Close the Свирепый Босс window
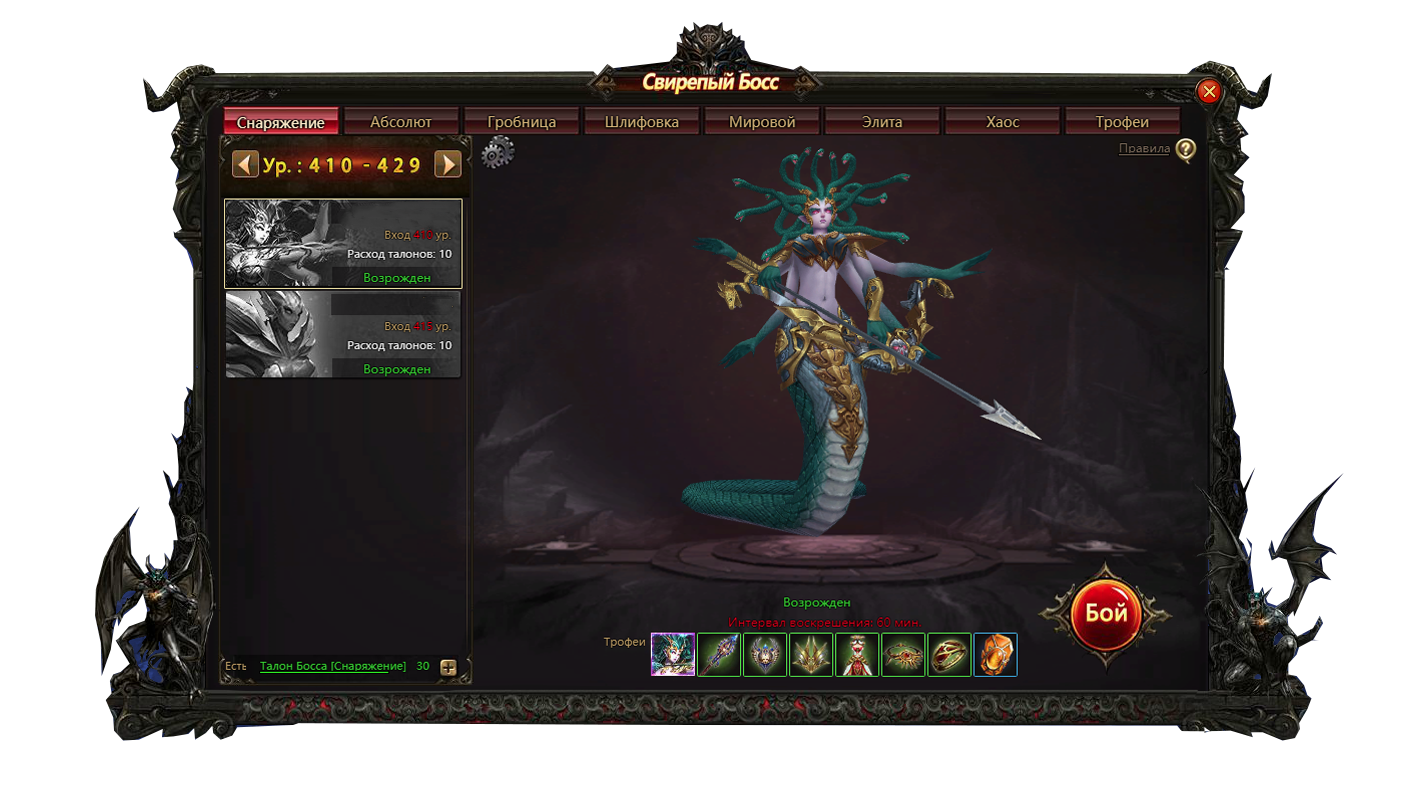This screenshot has height=807, width=1409. [1209, 92]
